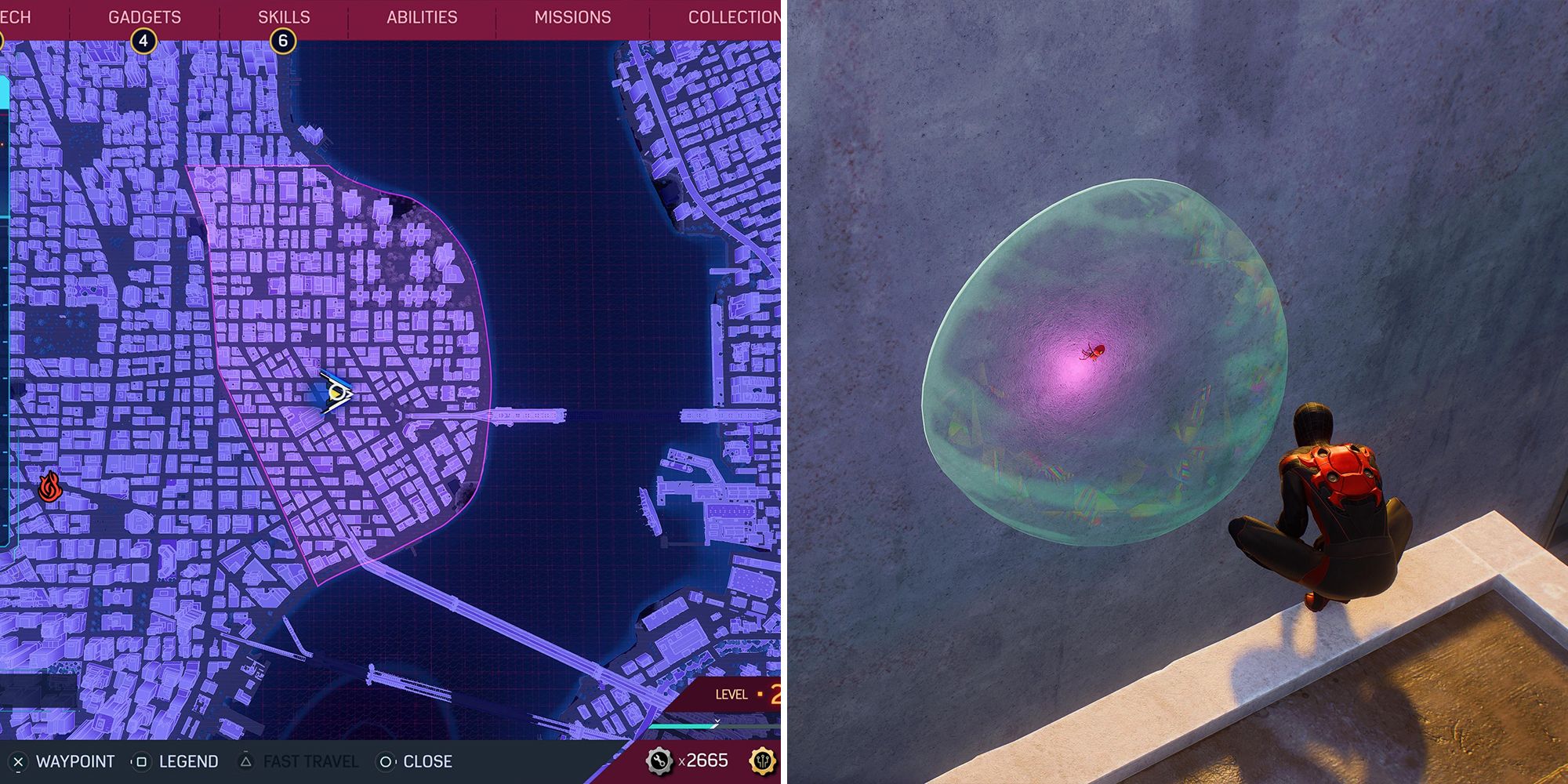
Task: Click the XP bar progress chevron marker
Action: pyautogui.click(x=717, y=721)
